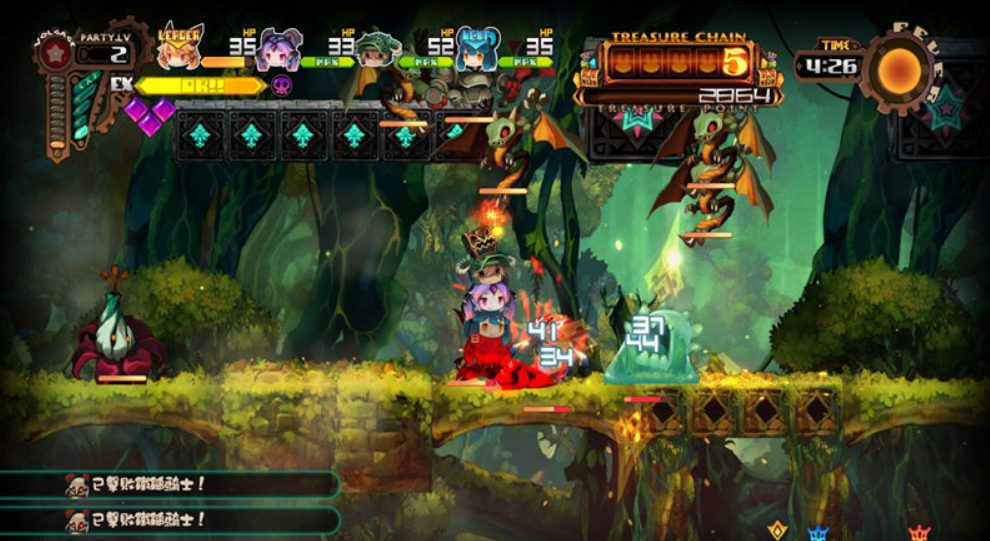Viewport: 990px width, 541px height.
Task: Click the top defeated-enemy notification message
Action: pos(170,485)
